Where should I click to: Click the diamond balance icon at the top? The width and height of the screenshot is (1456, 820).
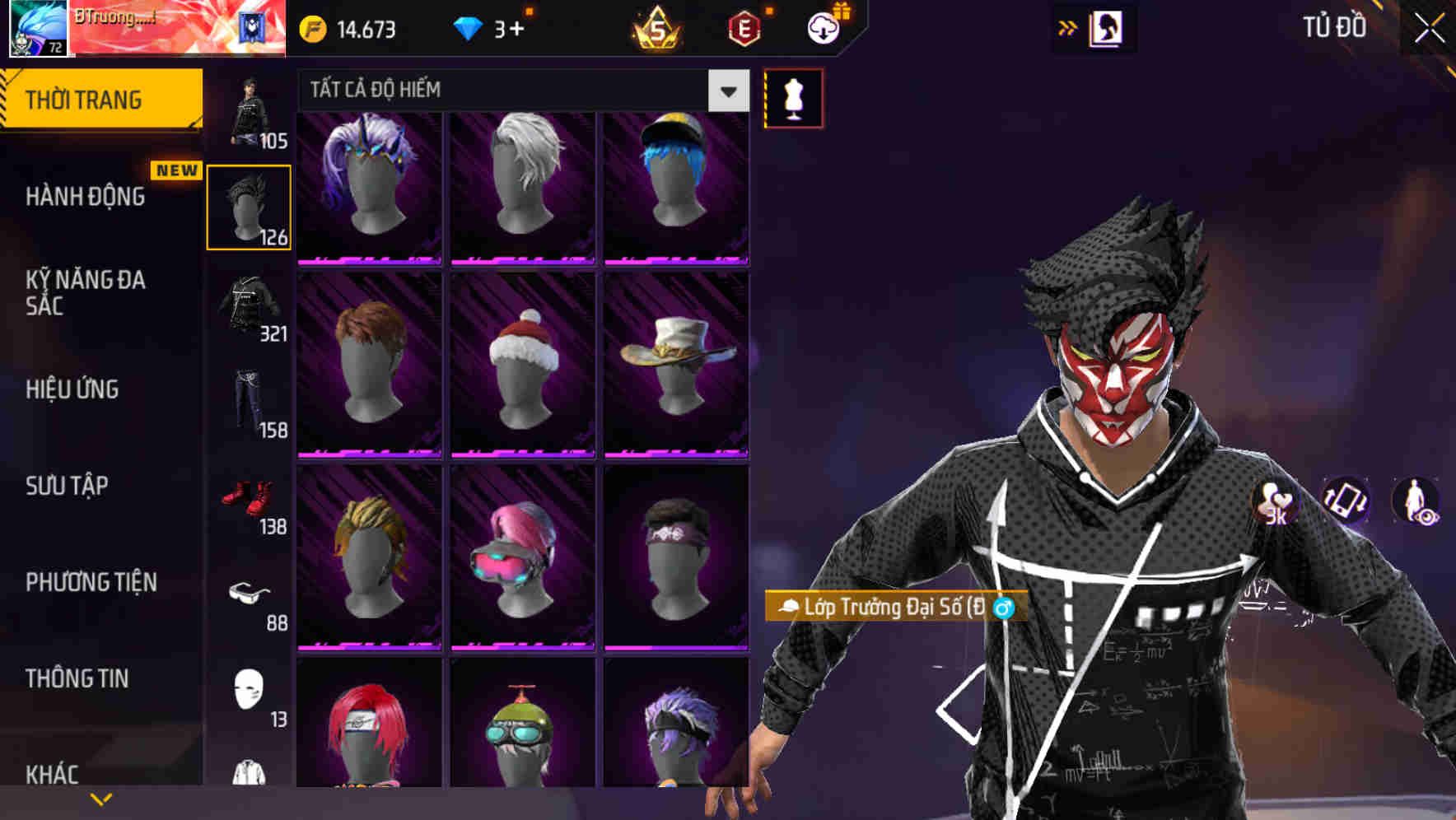(x=469, y=27)
